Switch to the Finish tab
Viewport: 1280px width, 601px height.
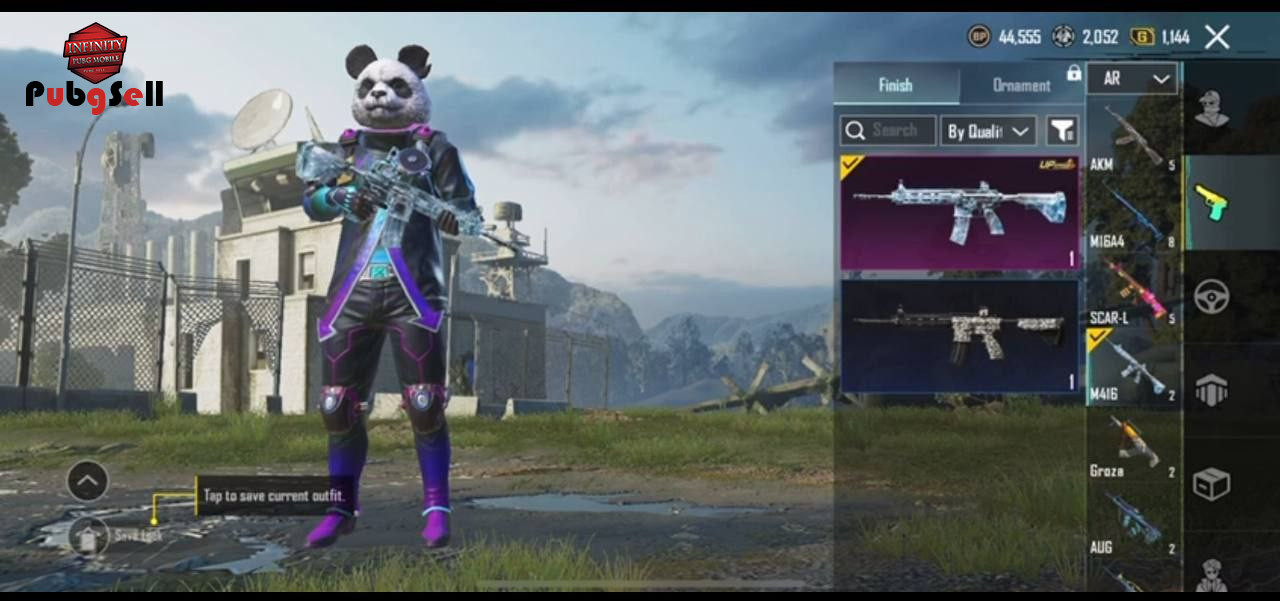pos(896,85)
